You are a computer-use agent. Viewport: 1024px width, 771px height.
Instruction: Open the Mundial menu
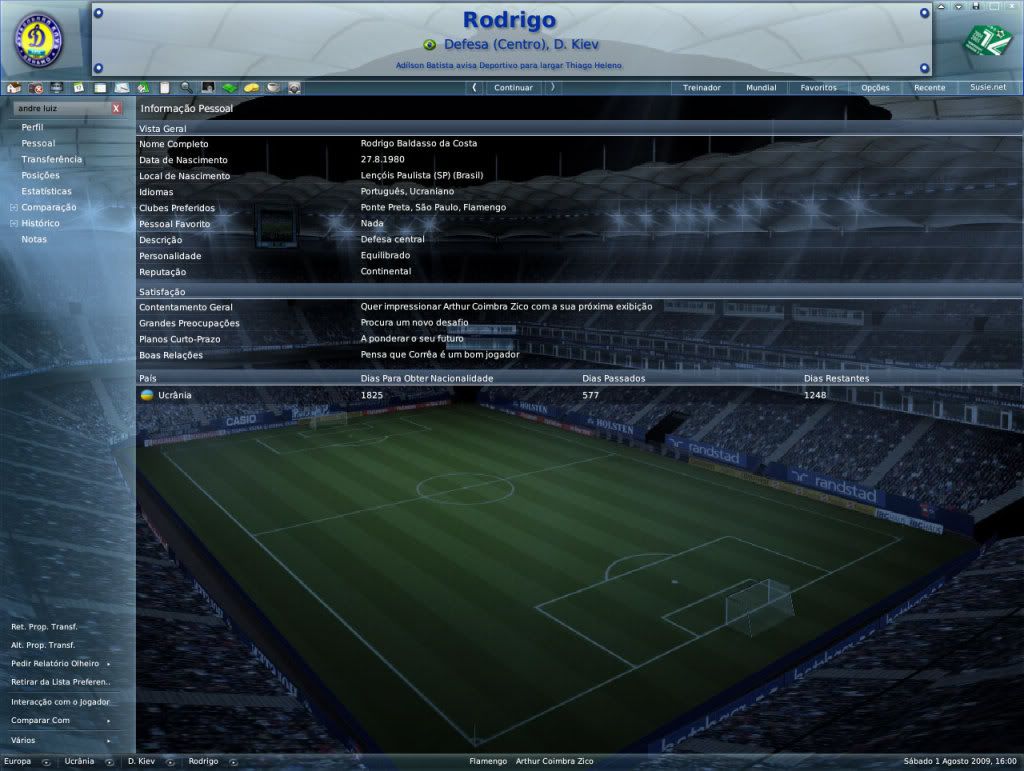pyautogui.click(x=761, y=88)
